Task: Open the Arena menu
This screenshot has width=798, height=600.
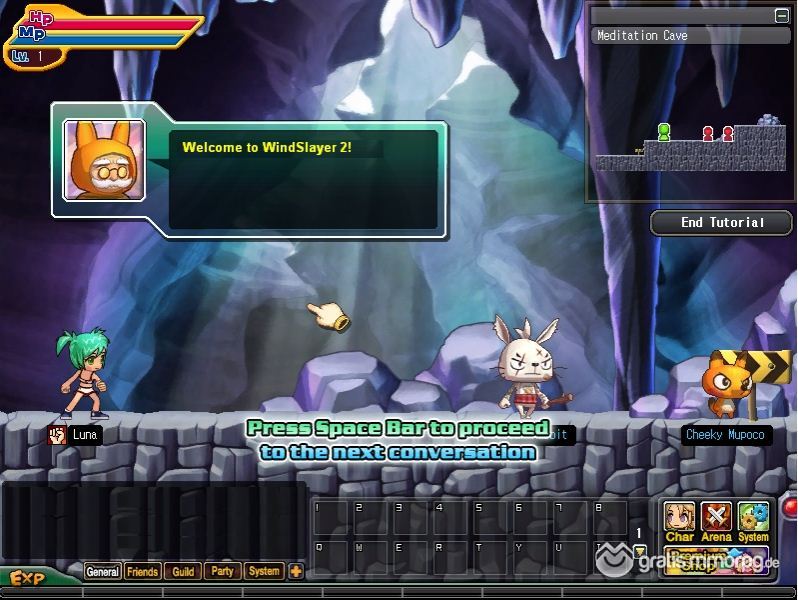Action: tap(716, 521)
